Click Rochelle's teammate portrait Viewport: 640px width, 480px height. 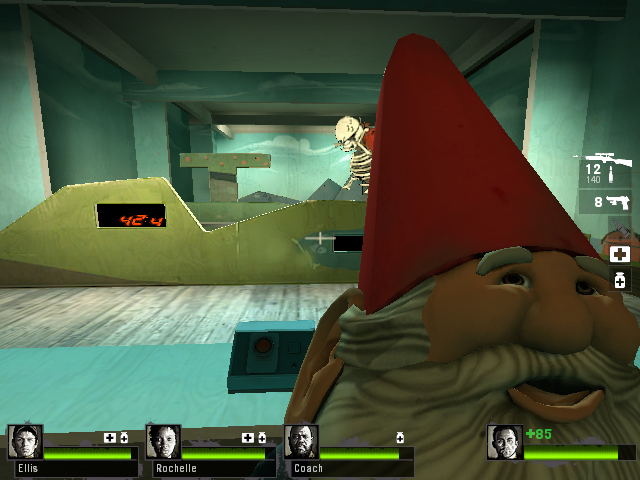(163, 443)
